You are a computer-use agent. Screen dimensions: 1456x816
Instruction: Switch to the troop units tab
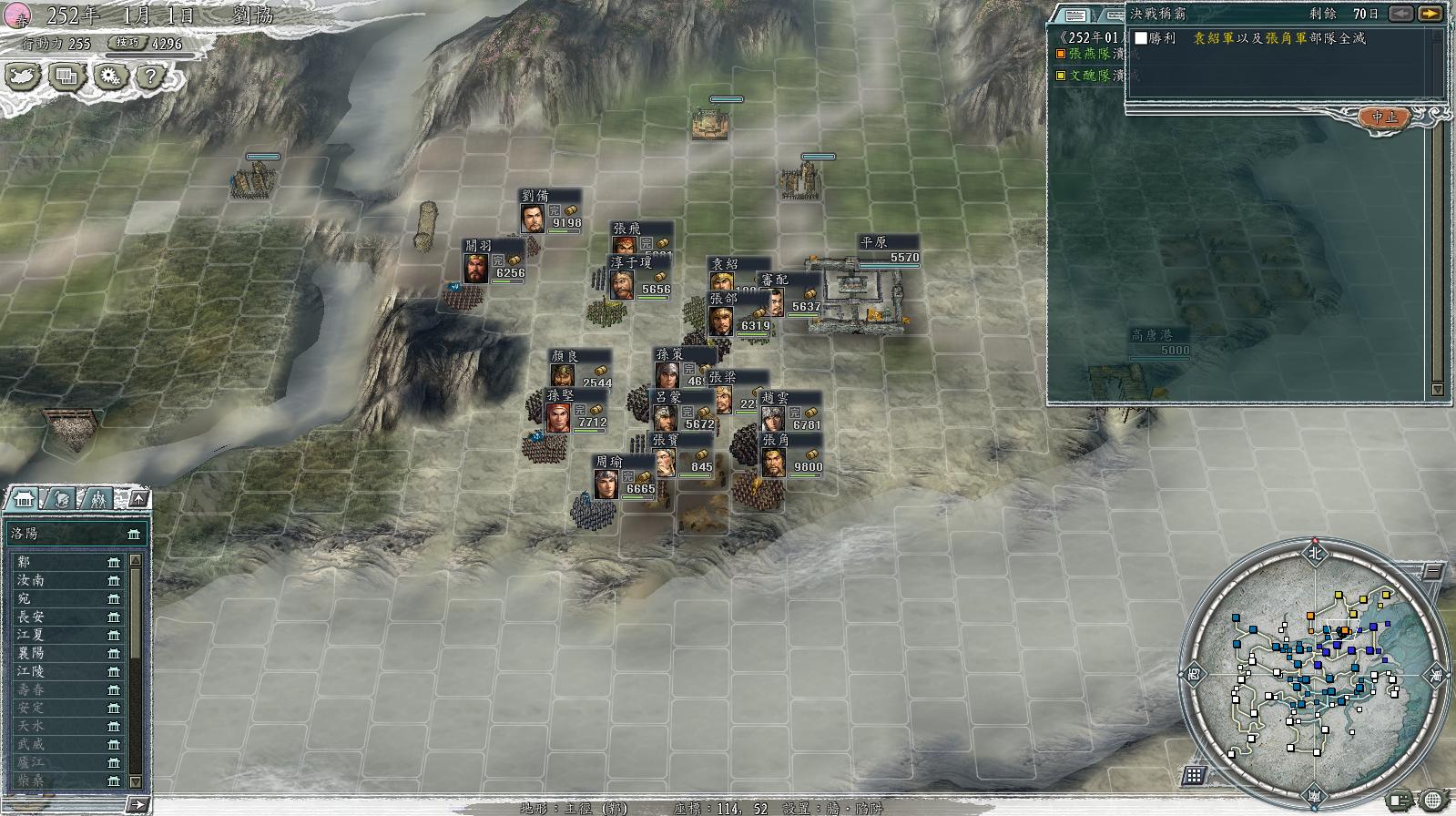point(97,499)
